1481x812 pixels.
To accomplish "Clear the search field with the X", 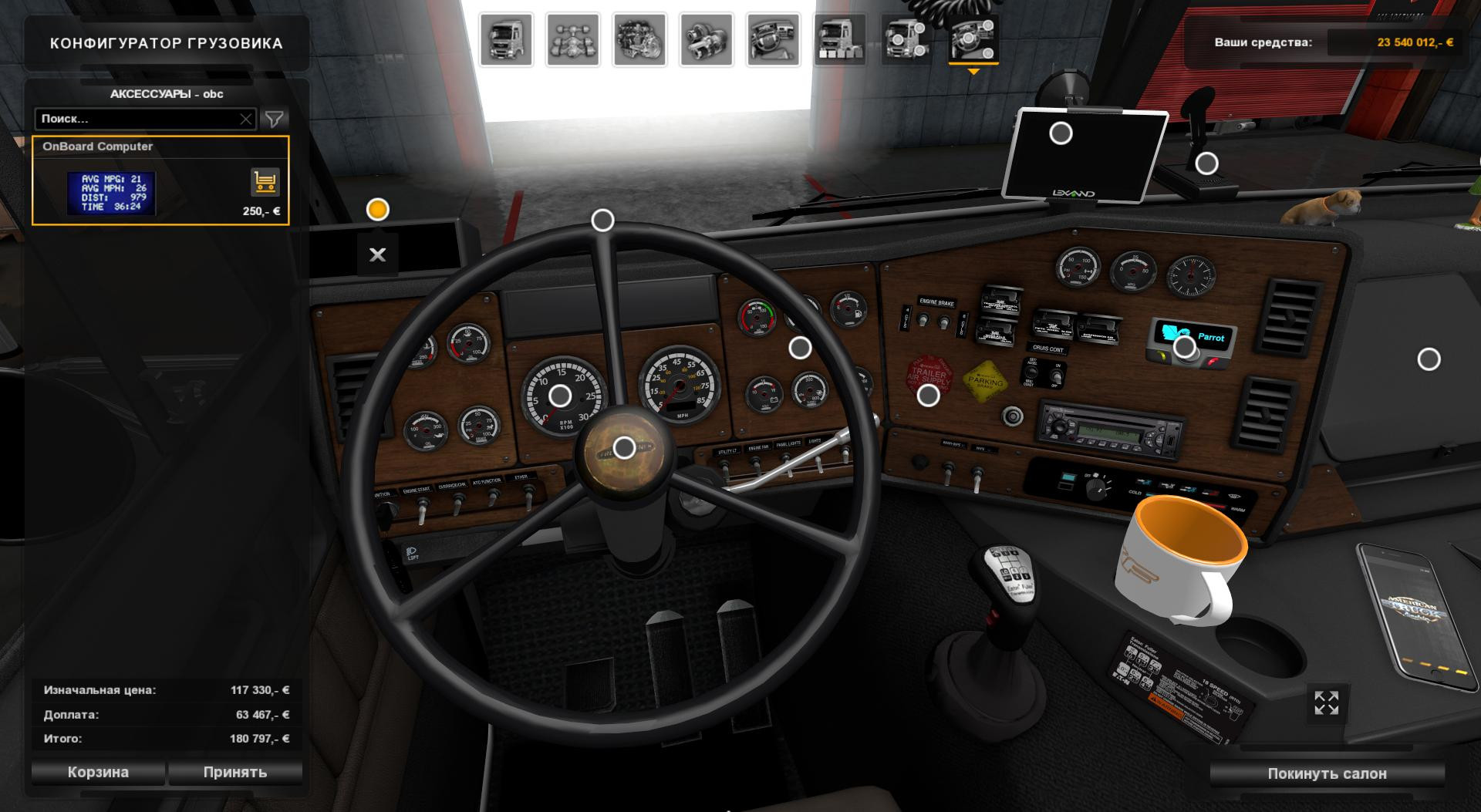I will coord(245,119).
